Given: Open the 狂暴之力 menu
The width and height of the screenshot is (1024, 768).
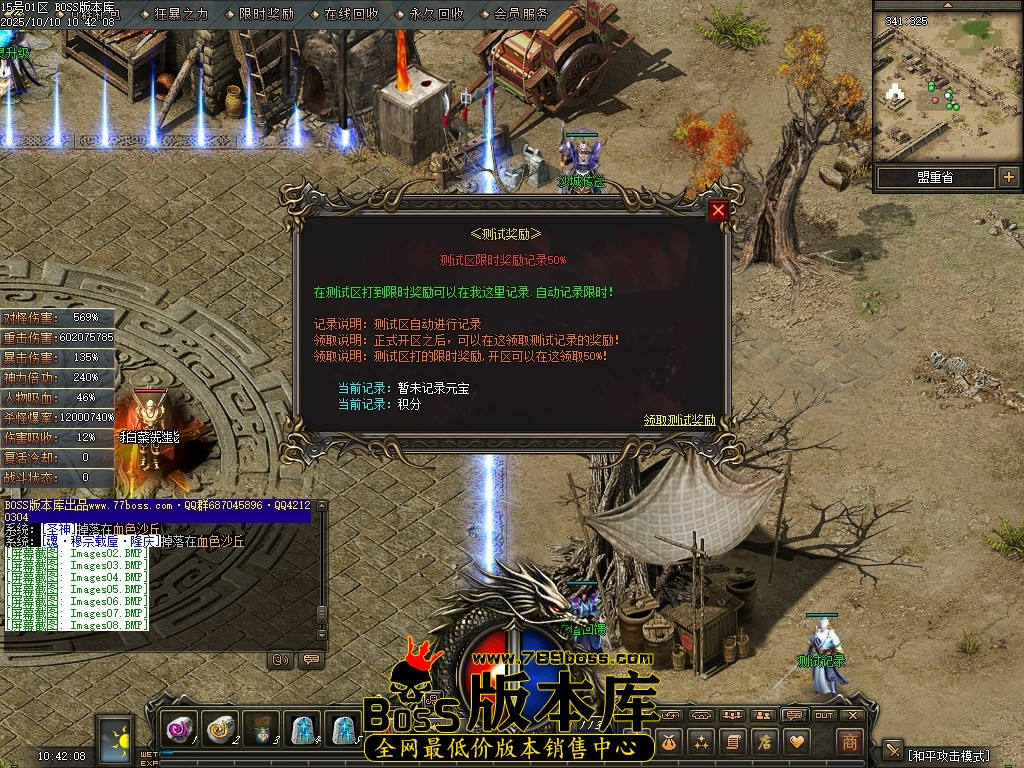Looking at the screenshot, I should tap(181, 14).
